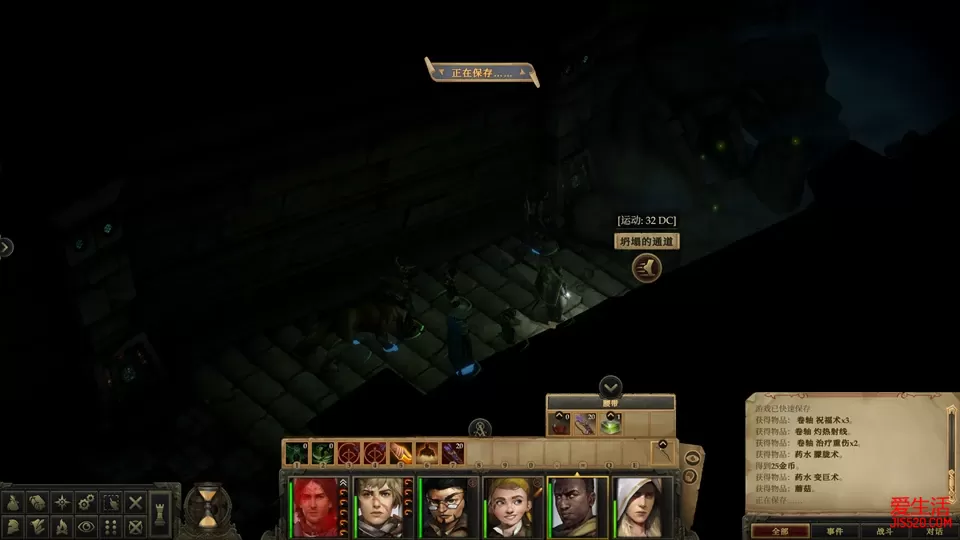Switch the log to the 战斗 tab

pos(885,531)
